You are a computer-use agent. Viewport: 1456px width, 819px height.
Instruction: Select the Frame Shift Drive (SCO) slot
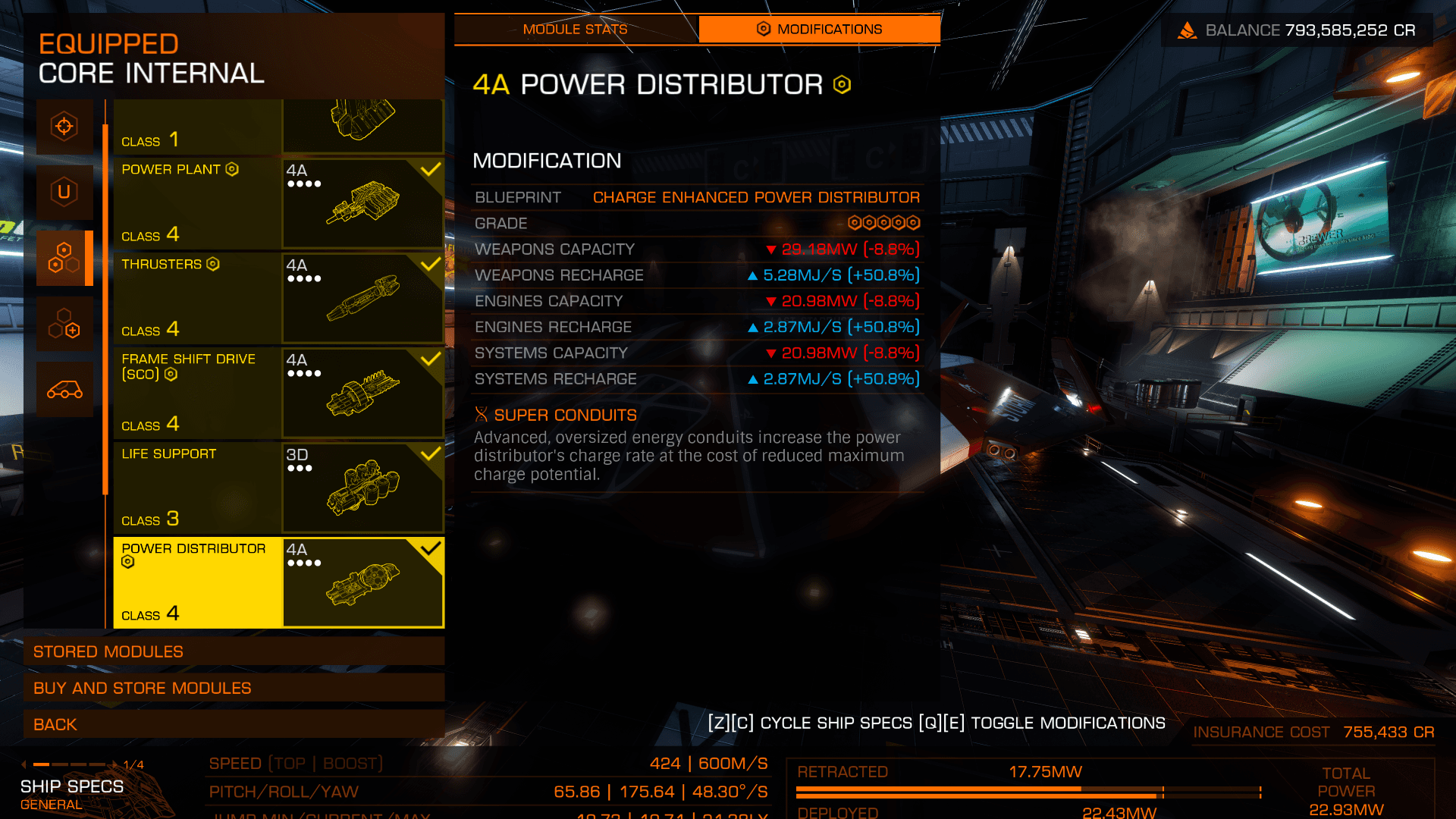tap(278, 393)
